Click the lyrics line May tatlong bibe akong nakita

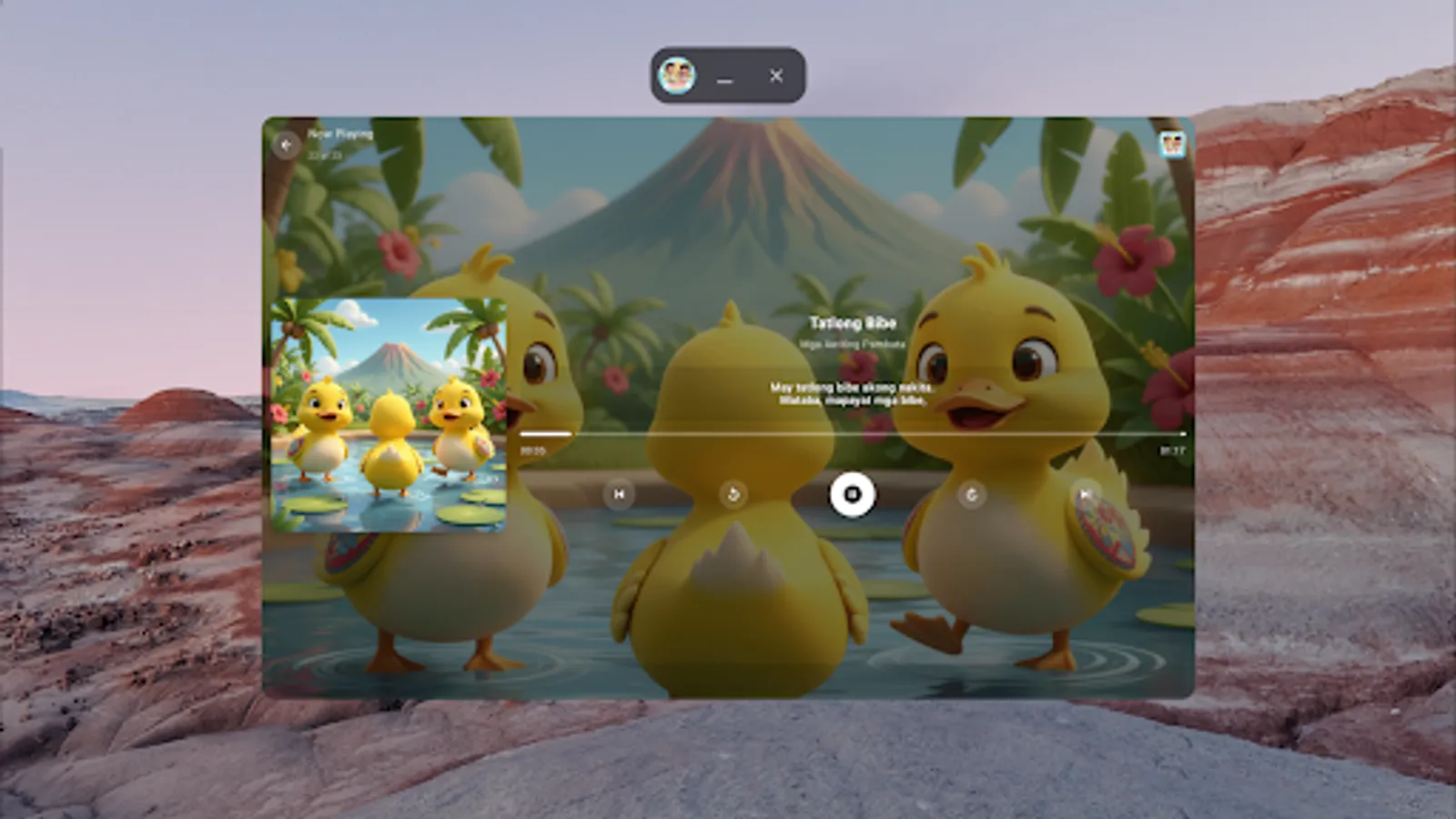(851, 386)
